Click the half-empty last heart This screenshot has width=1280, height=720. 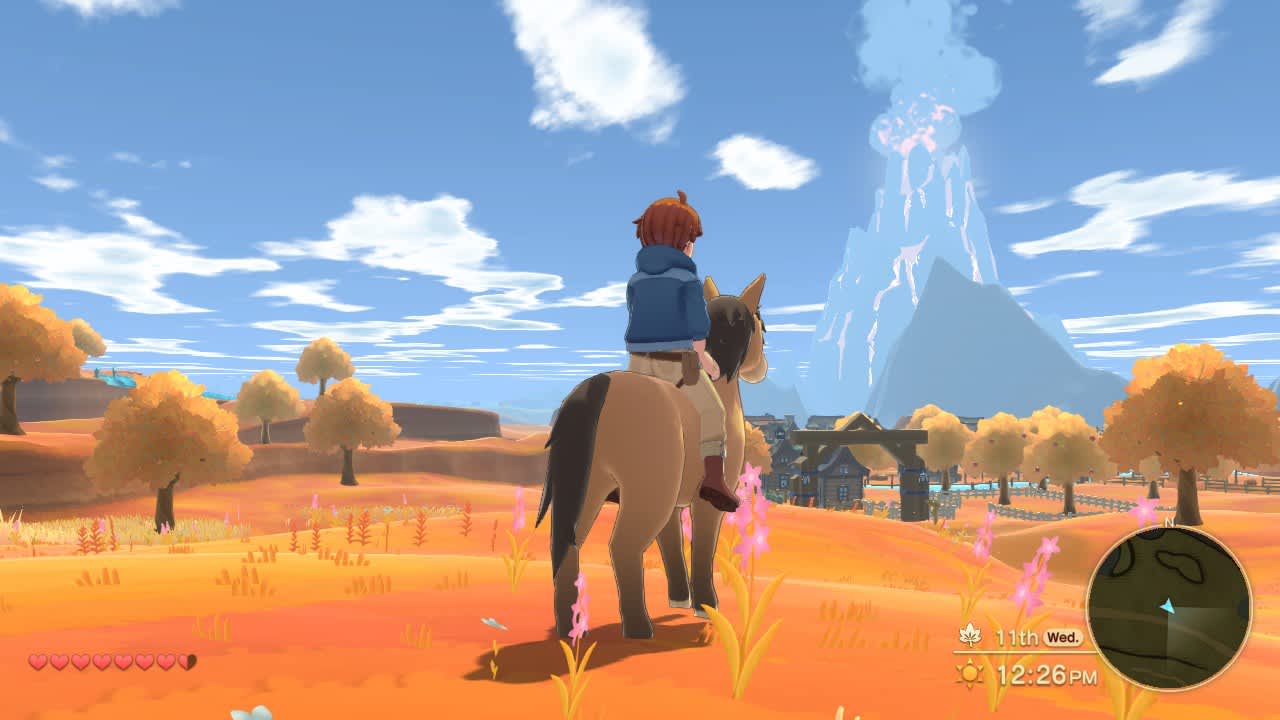[185, 662]
